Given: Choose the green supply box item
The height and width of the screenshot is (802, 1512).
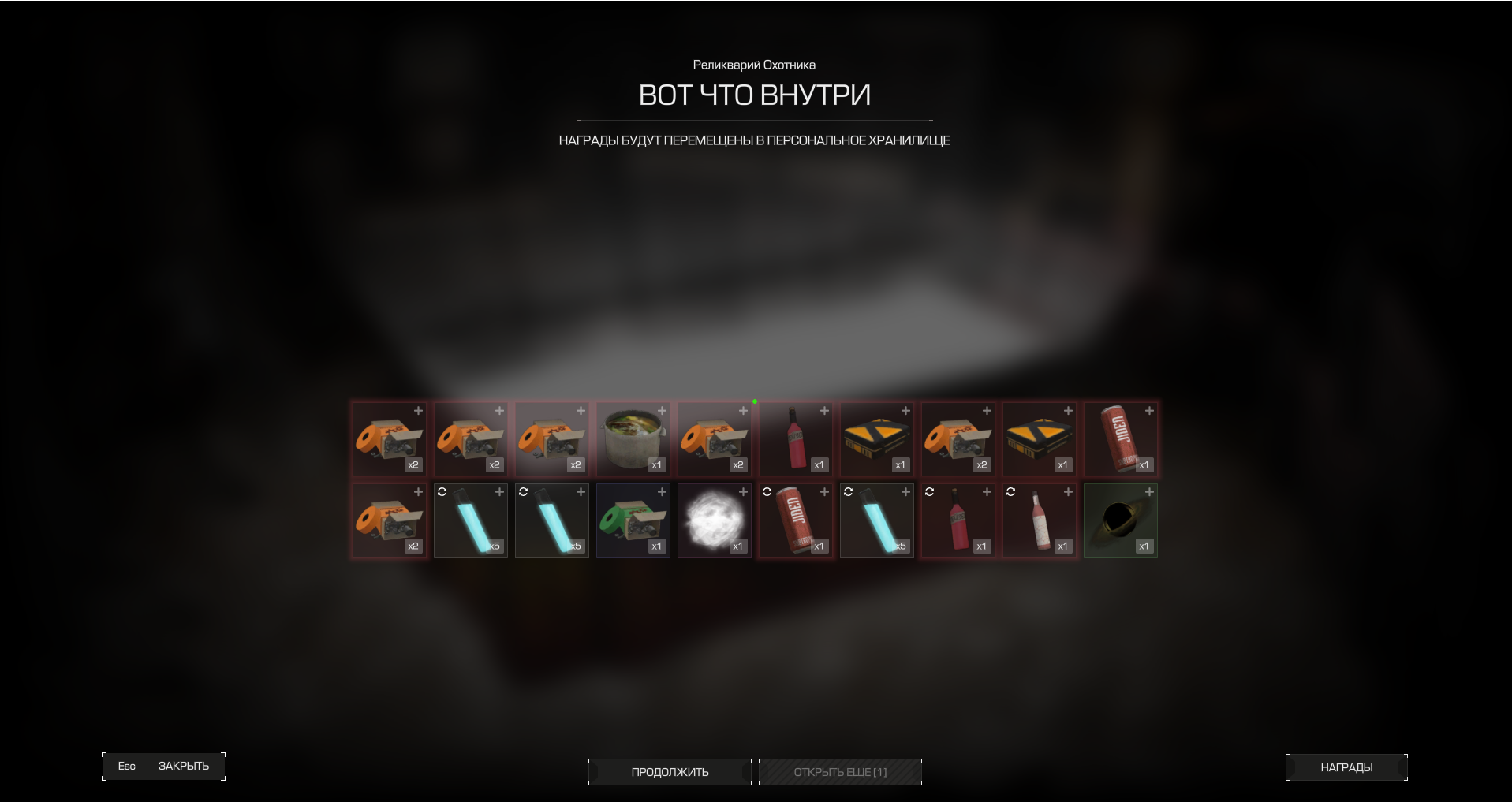Looking at the screenshot, I should (633, 520).
